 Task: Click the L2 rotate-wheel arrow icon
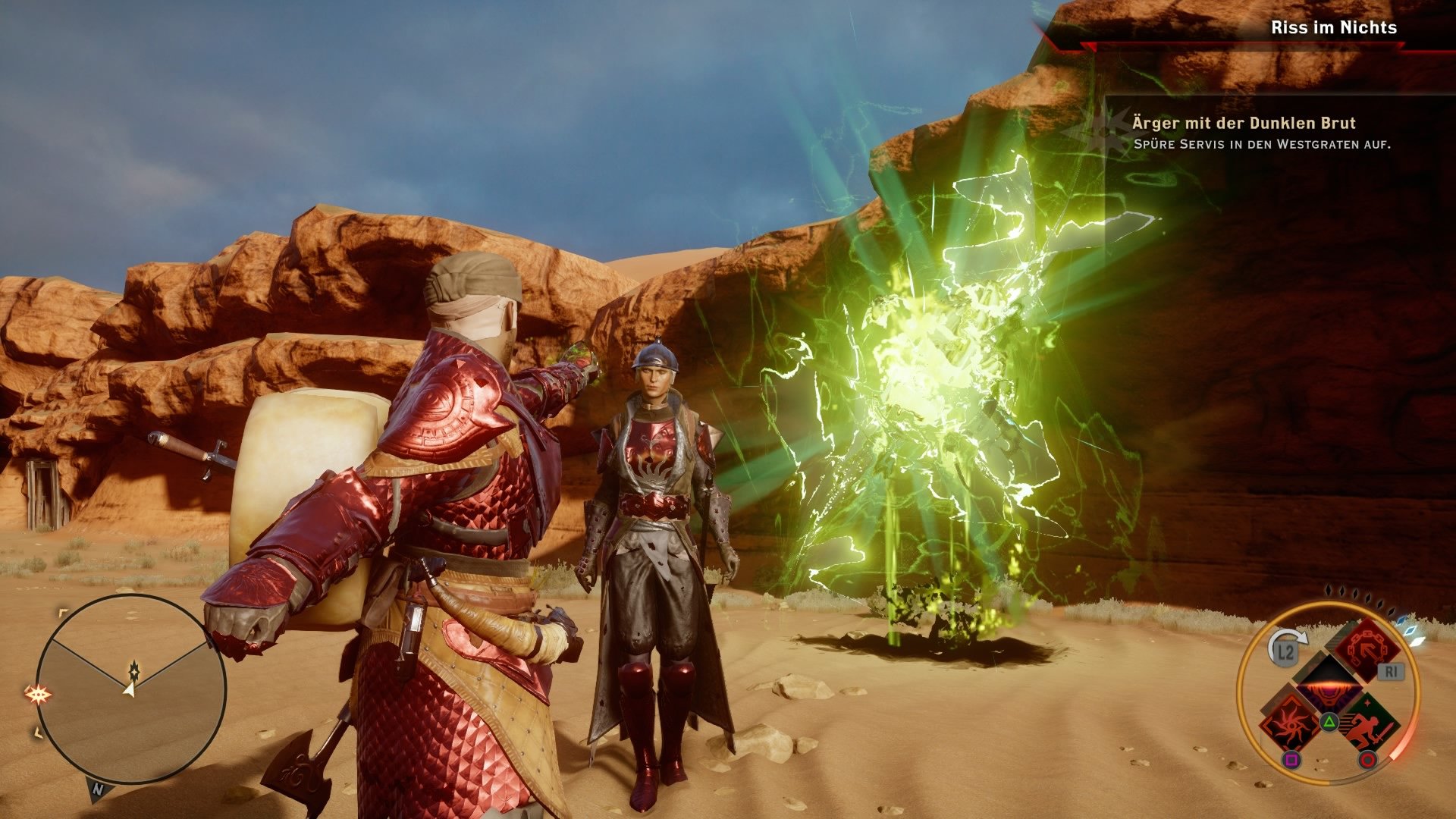click(1285, 646)
